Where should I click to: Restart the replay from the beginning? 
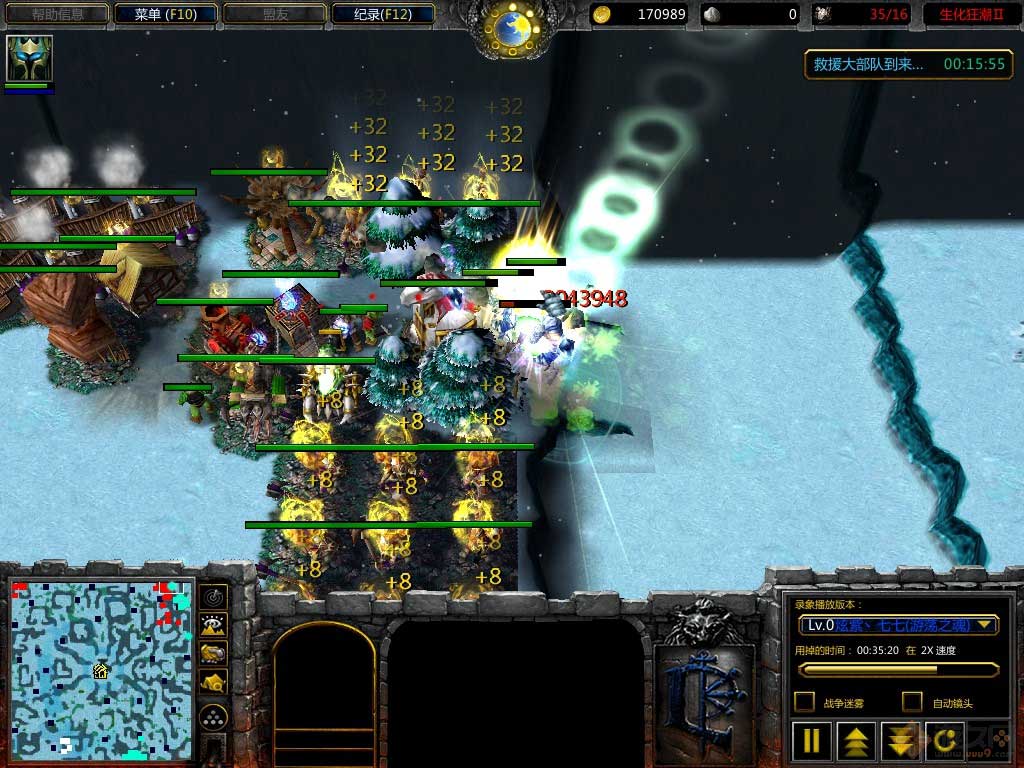coord(947,741)
